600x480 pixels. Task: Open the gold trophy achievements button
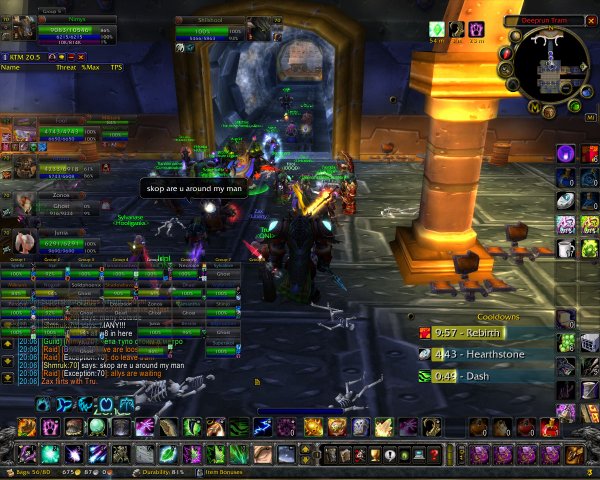[x=375, y=454]
